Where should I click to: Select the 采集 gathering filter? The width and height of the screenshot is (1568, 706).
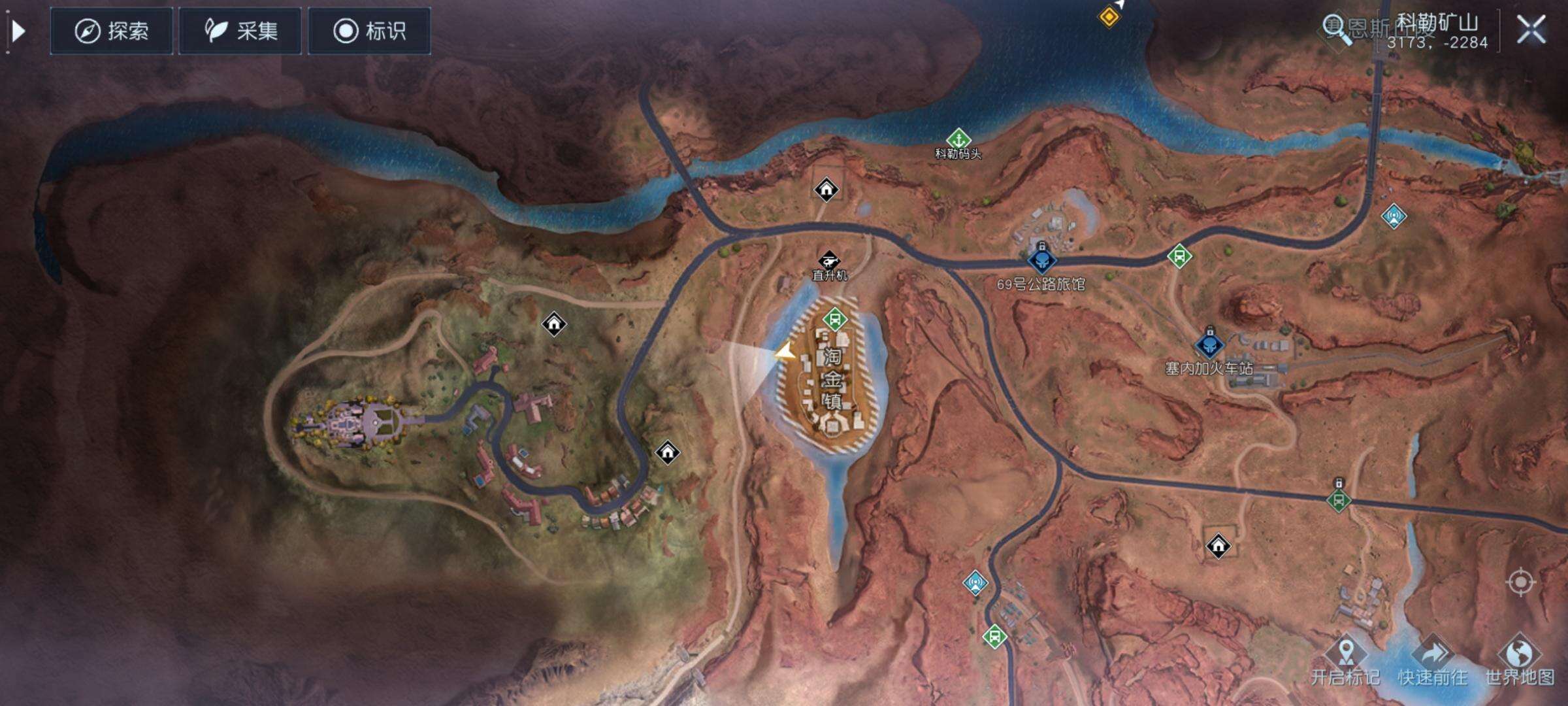[240, 31]
